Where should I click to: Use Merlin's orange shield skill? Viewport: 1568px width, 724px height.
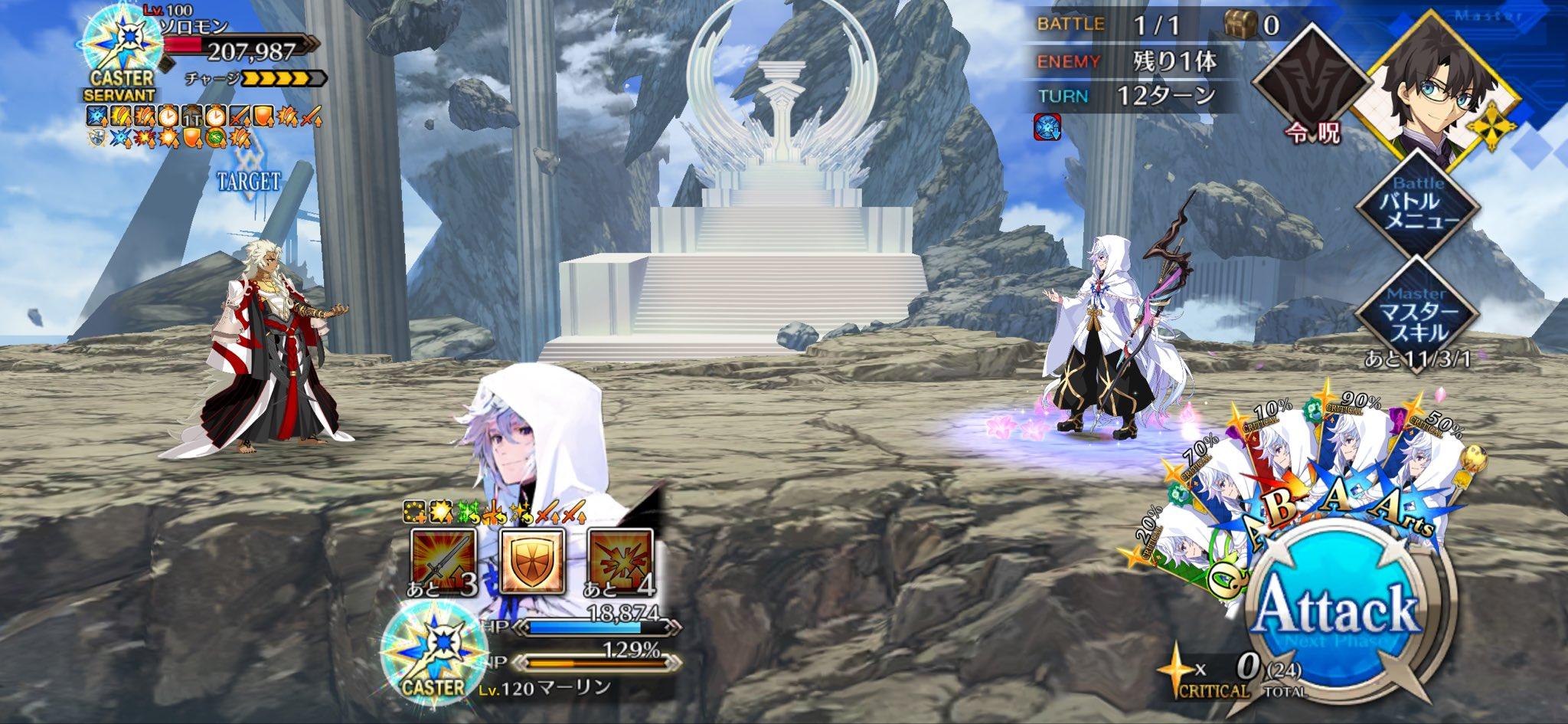(x=532, y=562)
